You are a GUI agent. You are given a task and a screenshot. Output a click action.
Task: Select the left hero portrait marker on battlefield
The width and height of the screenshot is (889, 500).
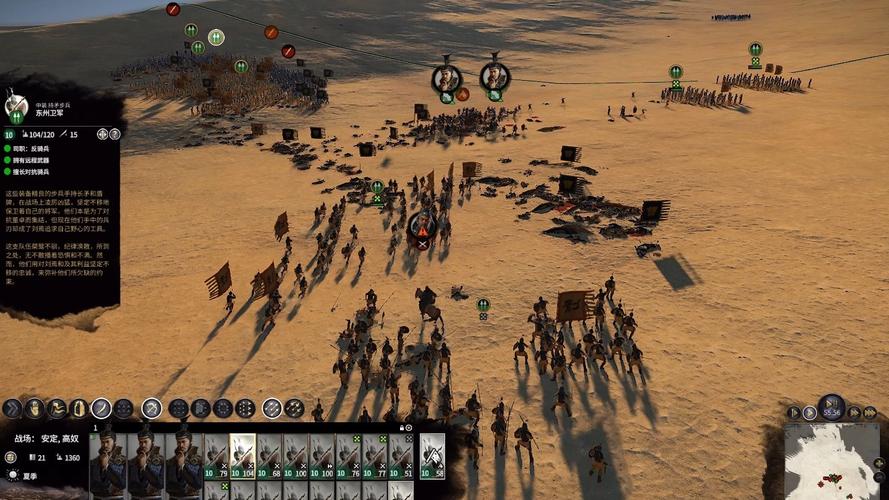(446, 77)
